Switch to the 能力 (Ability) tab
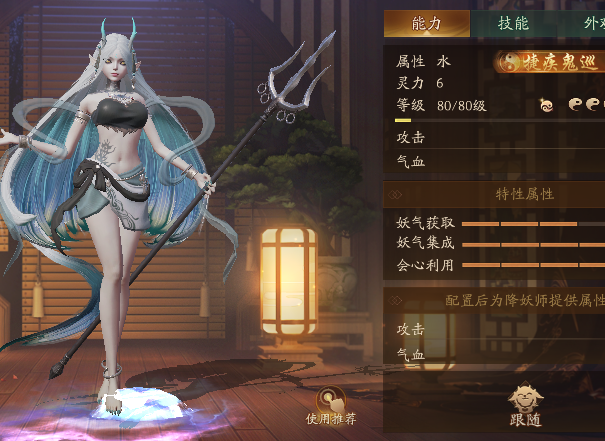This screenshot has width=605, height=441. coord(427,24)
